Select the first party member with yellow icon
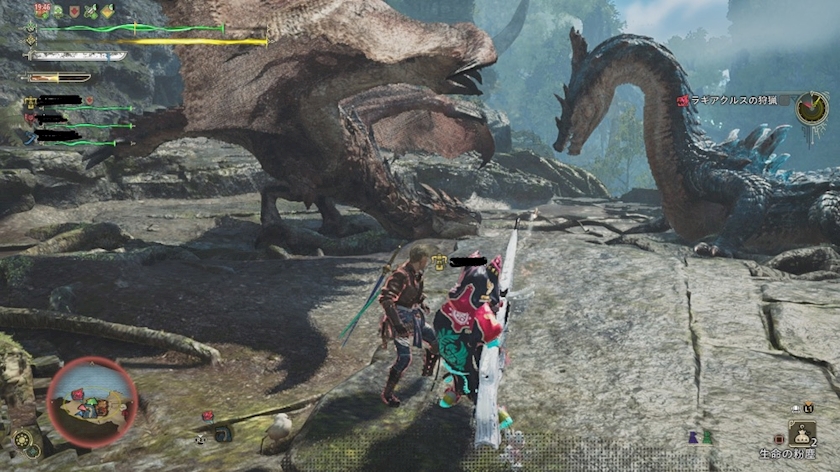This screenshot has width=840, height=472. [30, 102]
